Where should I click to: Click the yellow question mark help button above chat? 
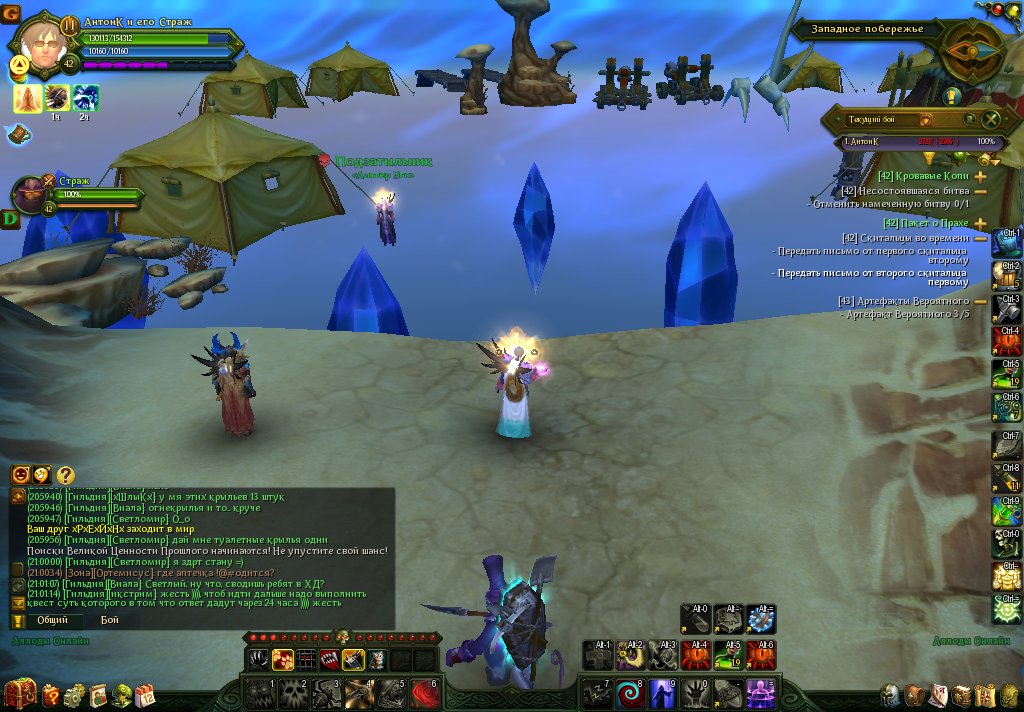click(x=66, y=475)
